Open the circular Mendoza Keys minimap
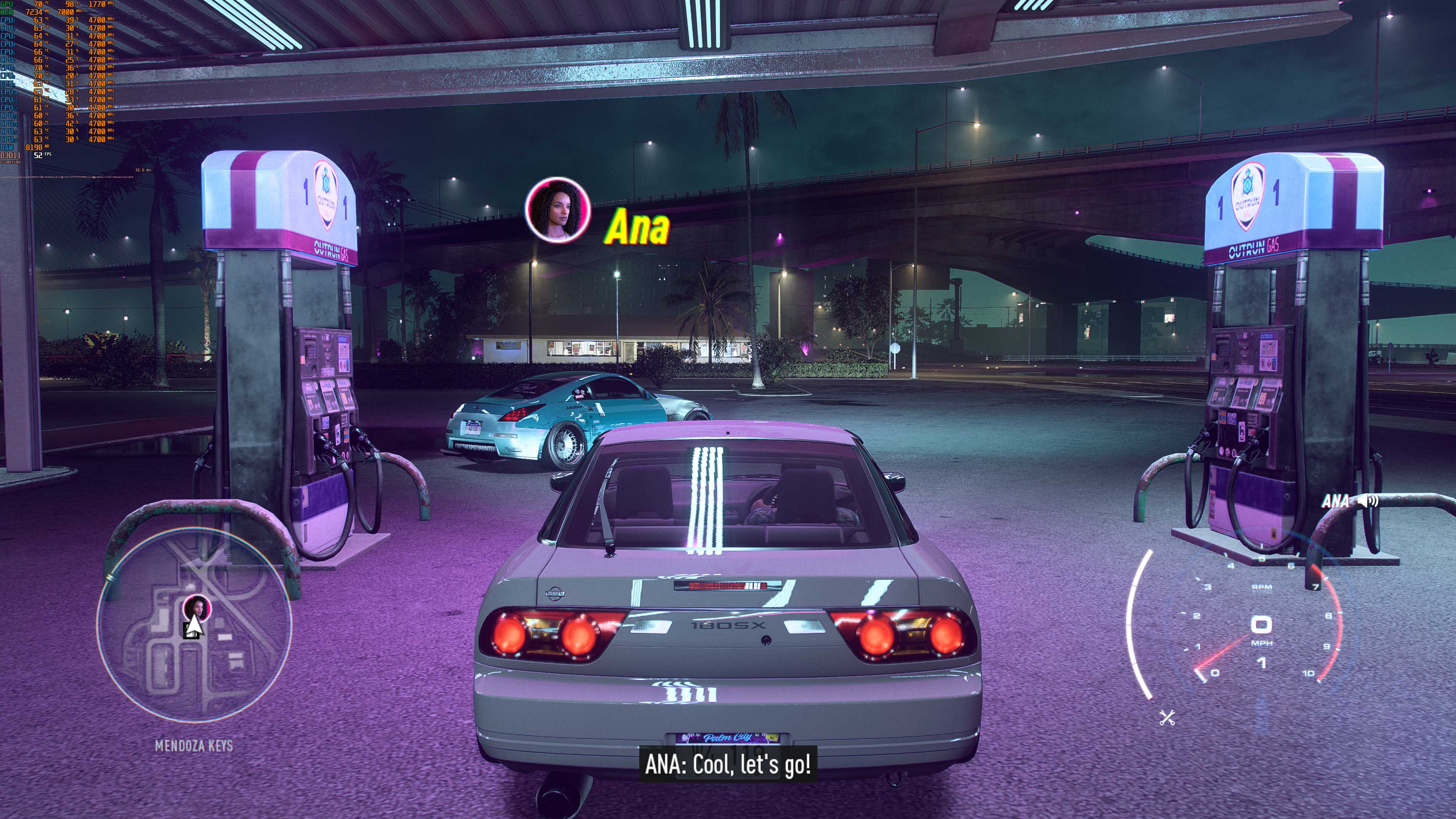 point(194,628)
